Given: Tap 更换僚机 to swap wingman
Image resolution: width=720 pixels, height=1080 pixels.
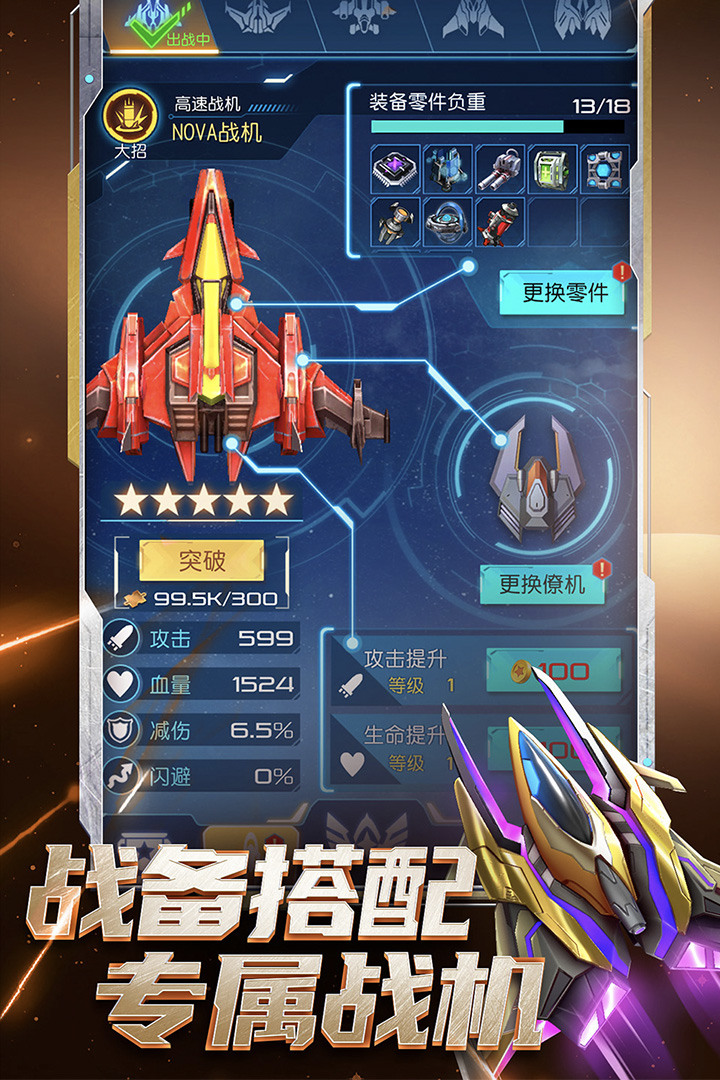Looking at the screenshot, I should pos(541,584).
